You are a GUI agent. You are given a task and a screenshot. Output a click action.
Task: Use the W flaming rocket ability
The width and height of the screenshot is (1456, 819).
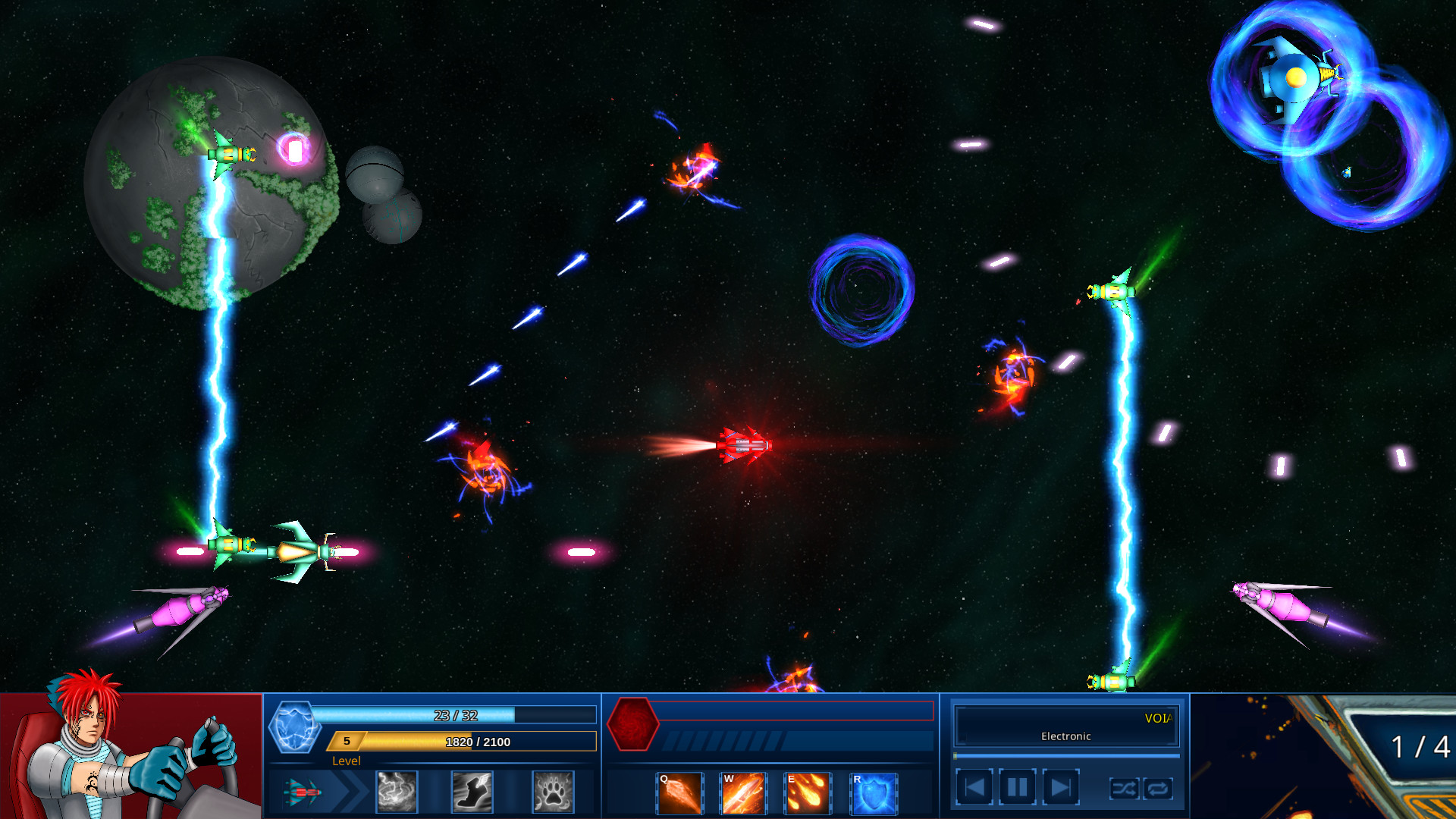pyautogui.click(x=743, y=792)
